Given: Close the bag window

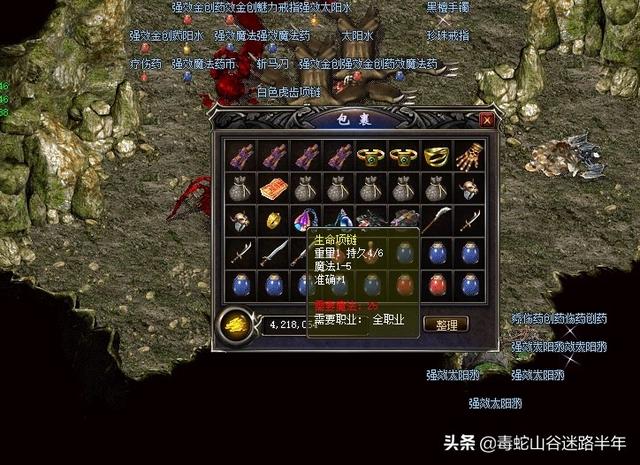Looking at the screenshot, I should [486, 119].
